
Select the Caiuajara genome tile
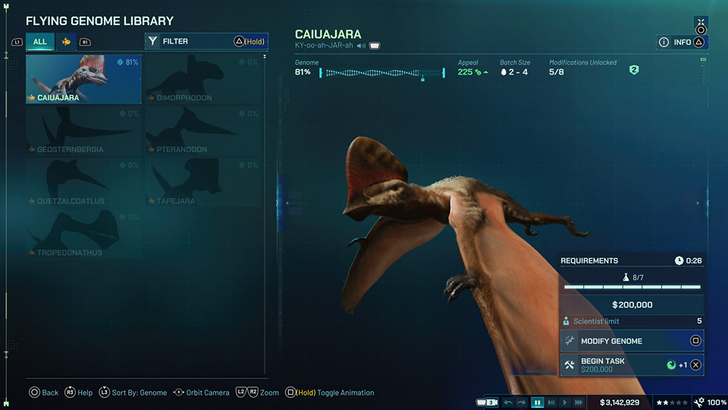[x=84, y=79]
